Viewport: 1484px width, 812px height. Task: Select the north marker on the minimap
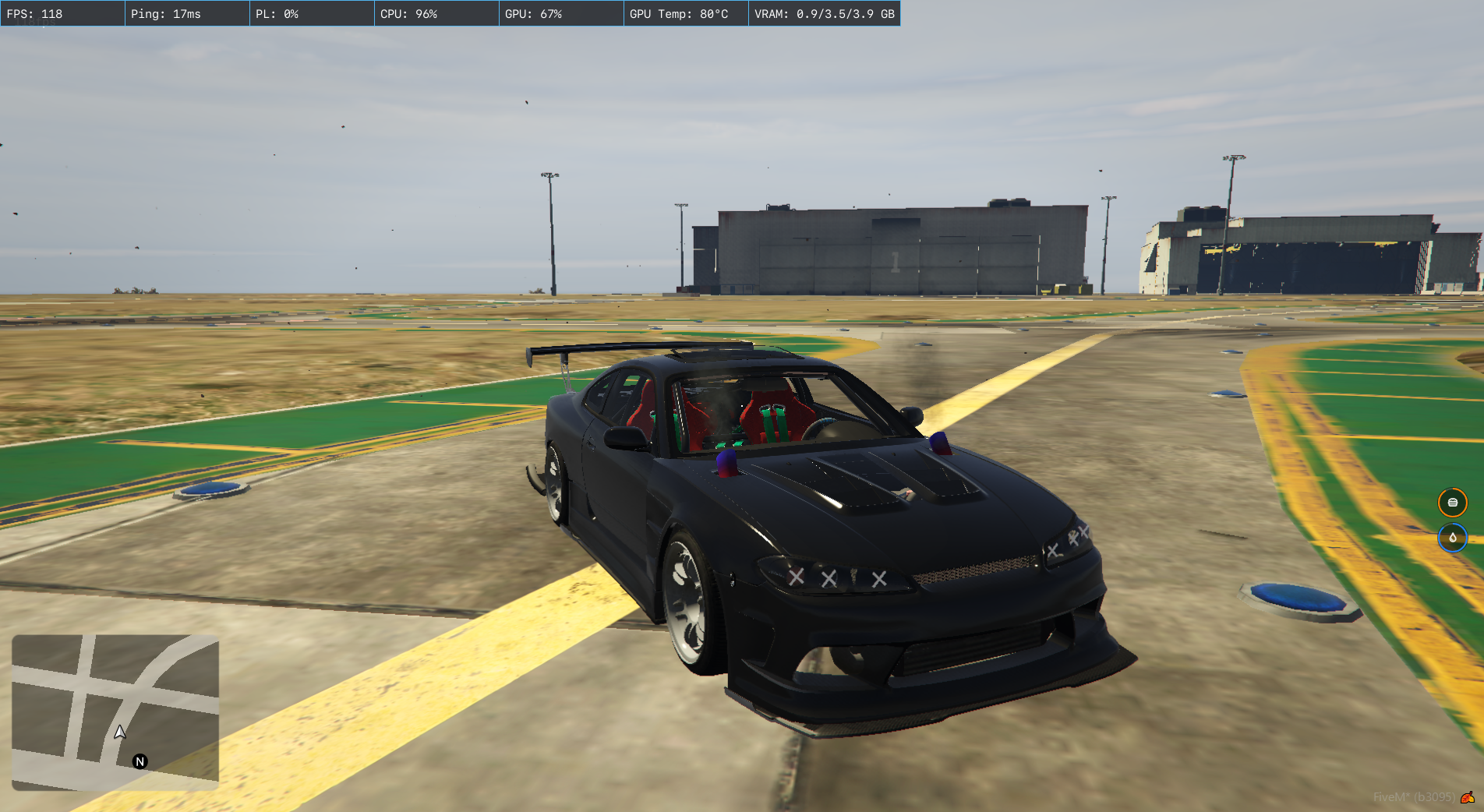(140, 761)
